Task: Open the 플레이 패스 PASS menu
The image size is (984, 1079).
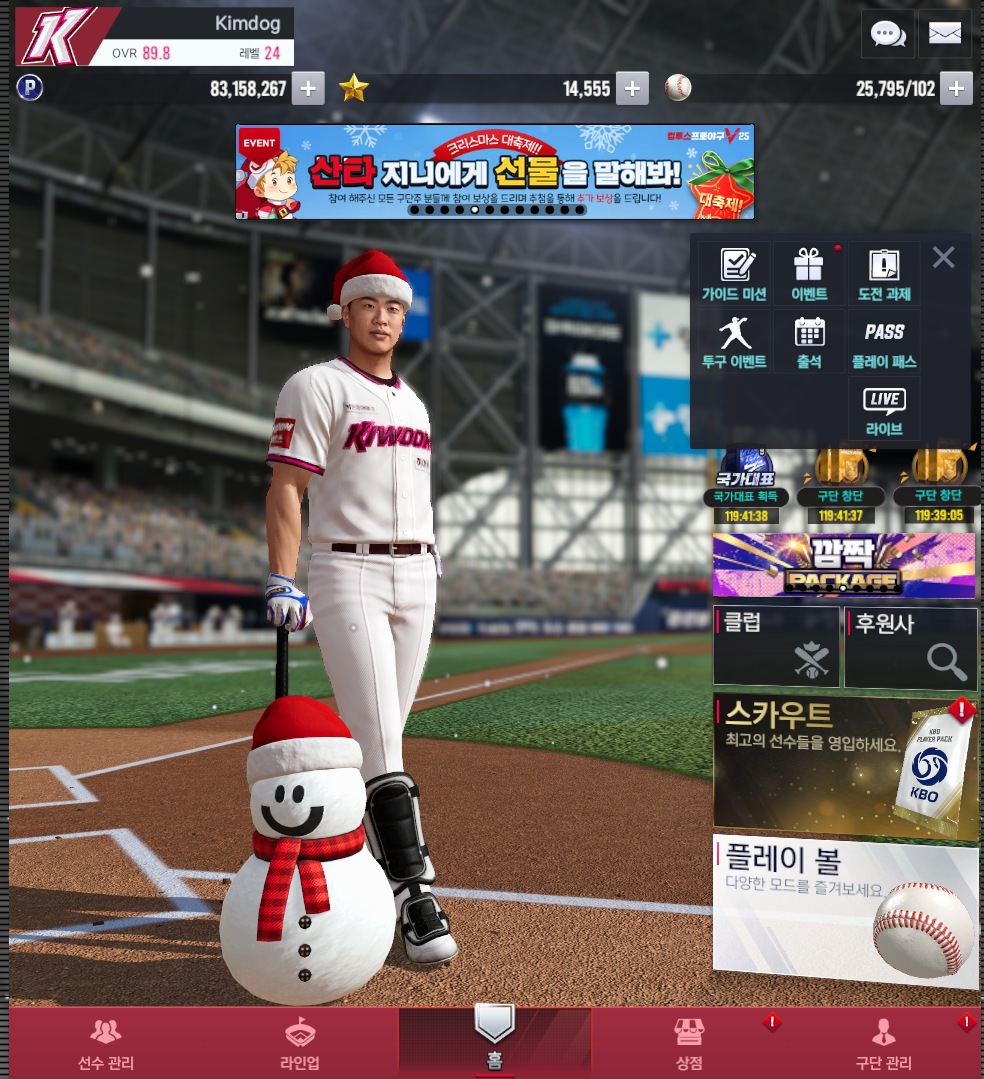Action: point(884,341)
